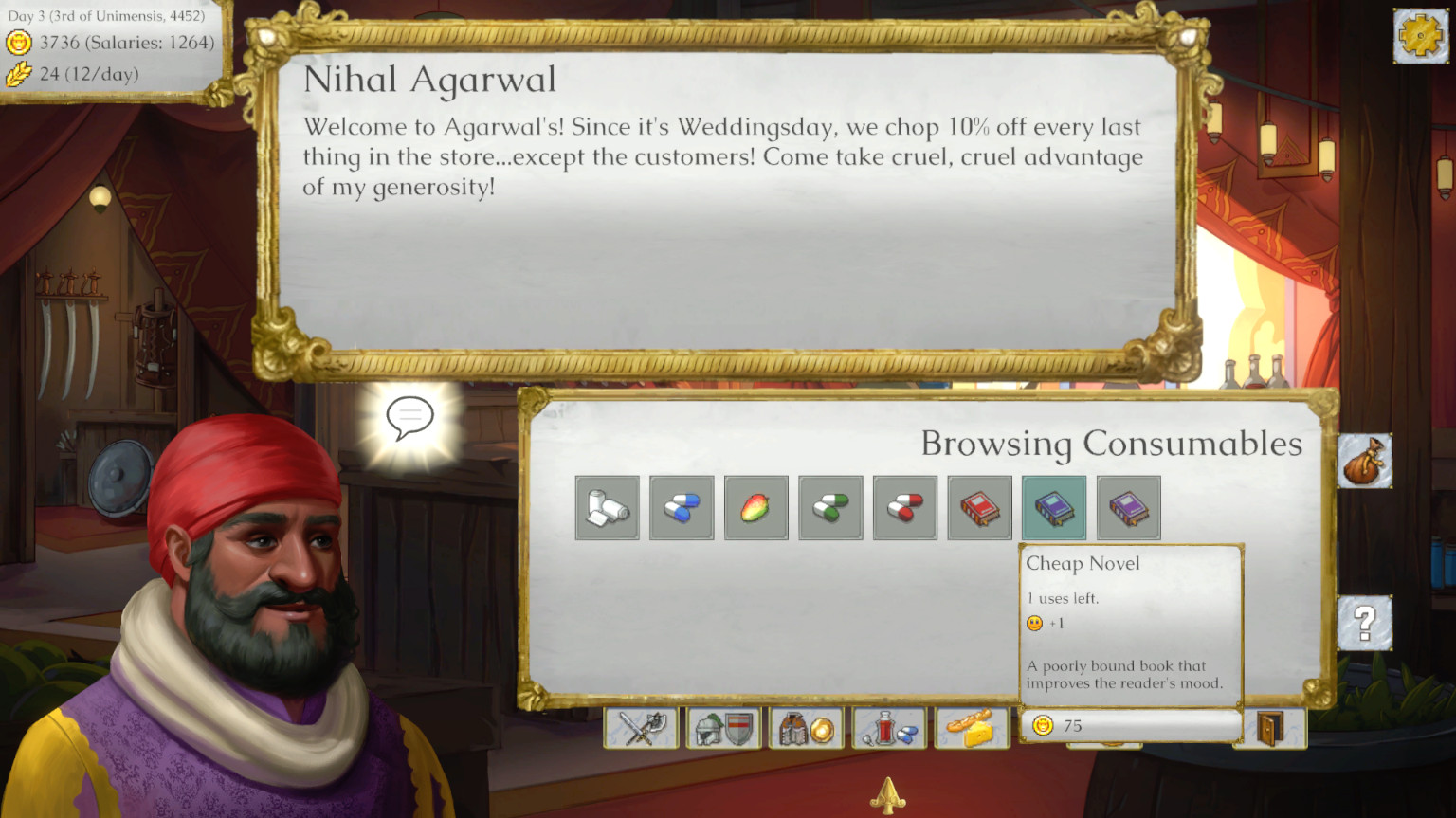Leave the shop via the door button
This screenshot has height=818, width=1456.
(x=1270, y=728)
